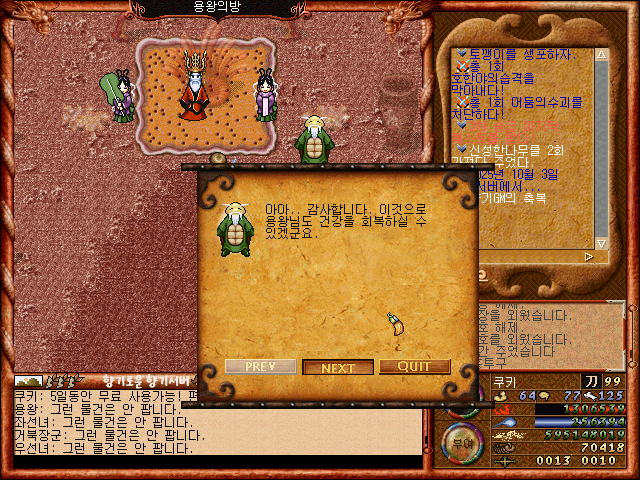Select the 신성한나무를 2회 quest entry
This screenshot has width=640, height=480.
click(x=527, y=149)
